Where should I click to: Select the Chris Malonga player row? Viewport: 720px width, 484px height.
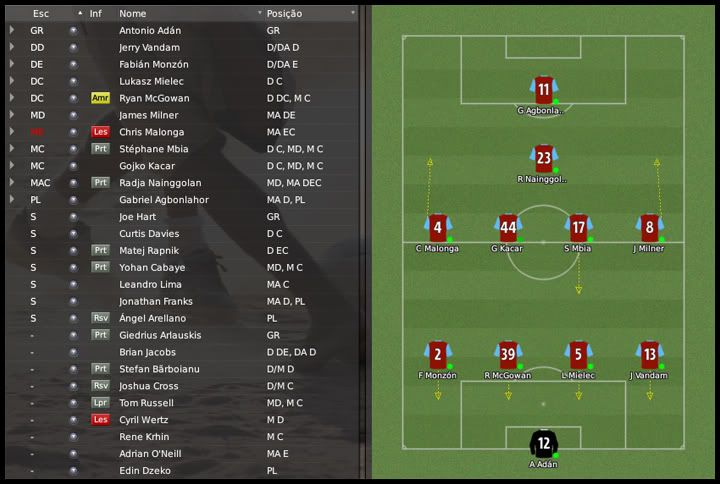tap(151, 132)
